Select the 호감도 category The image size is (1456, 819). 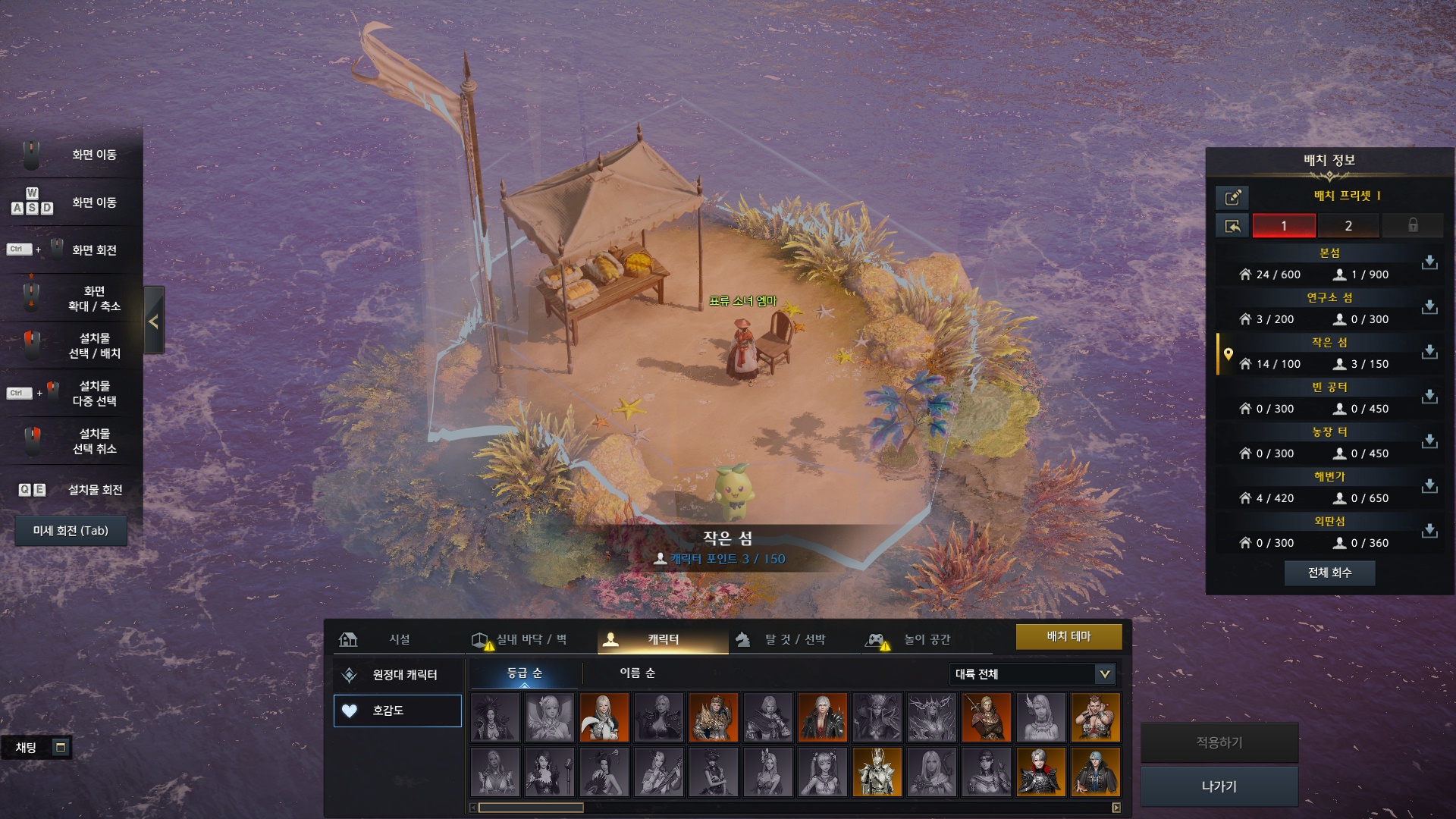click(x=397, y=711)
